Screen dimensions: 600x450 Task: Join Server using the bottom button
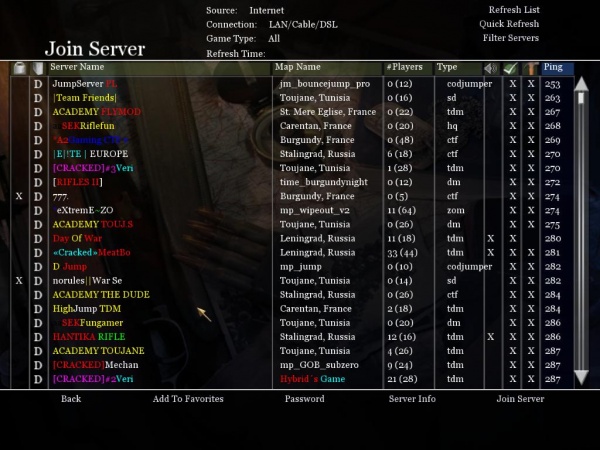click(520, 399)
